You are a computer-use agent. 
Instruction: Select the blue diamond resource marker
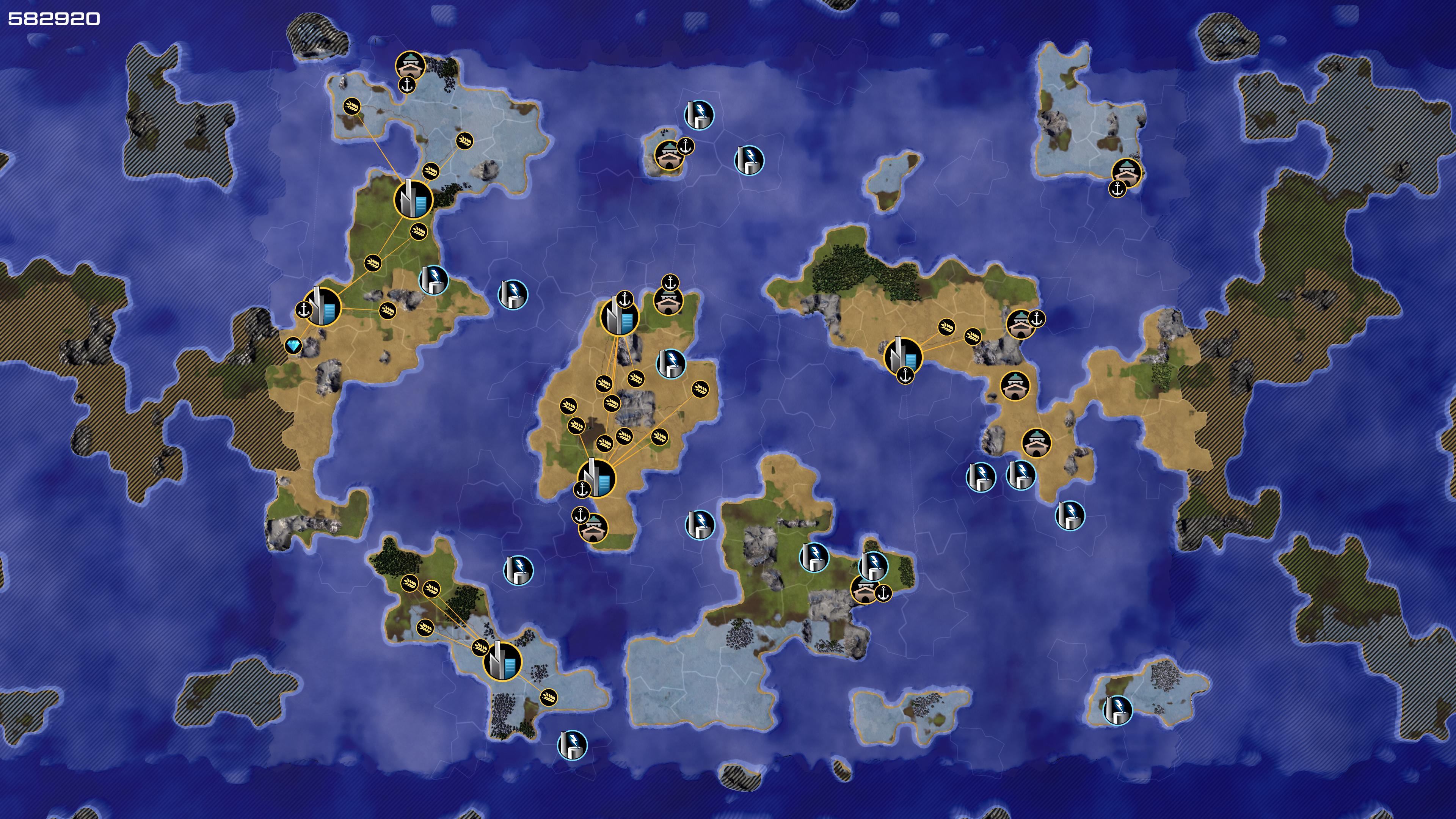coord(293,345)
